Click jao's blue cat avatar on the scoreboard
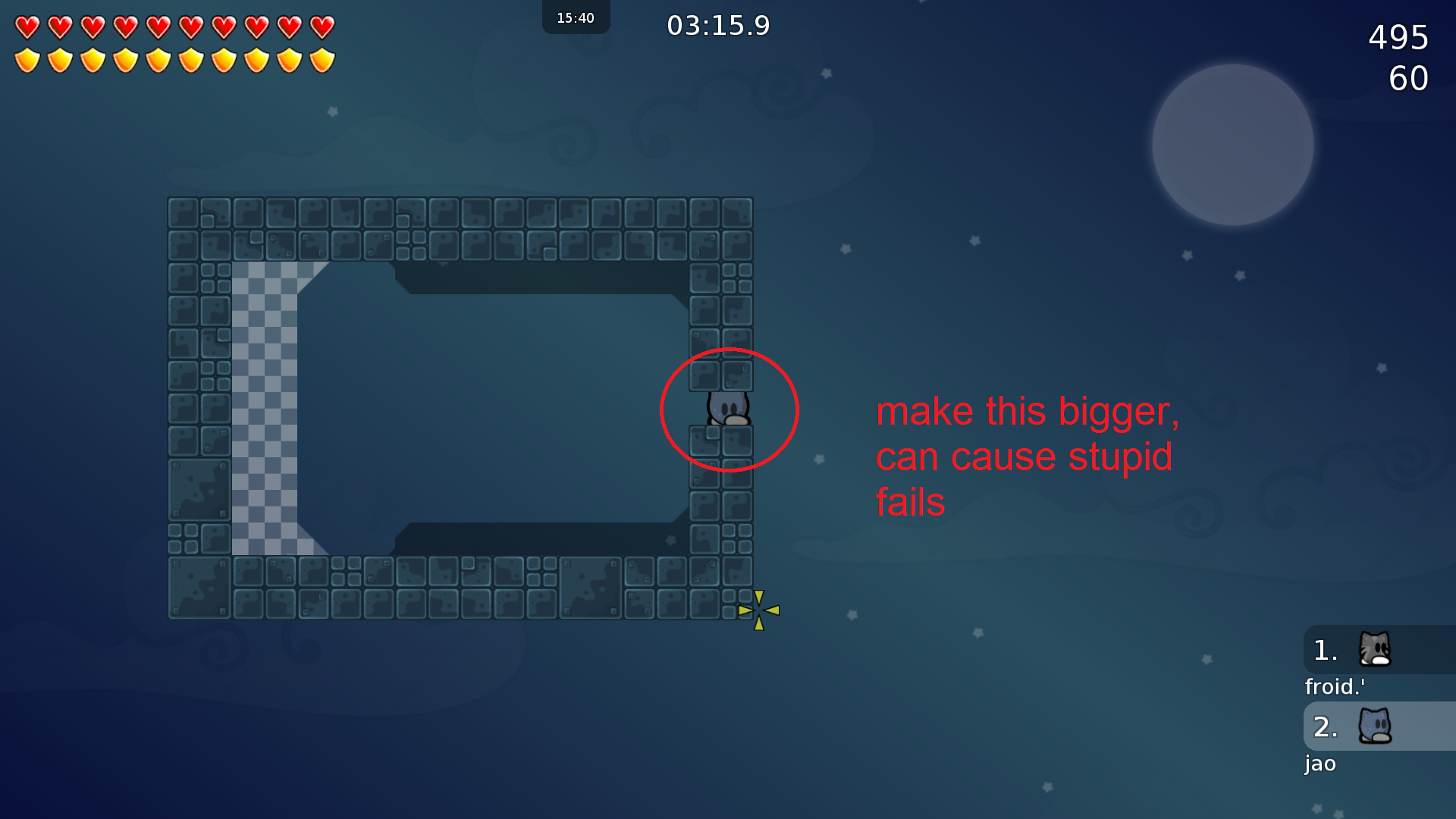The height and width of the screenshot is (819, 1456). pos(1376,726)
